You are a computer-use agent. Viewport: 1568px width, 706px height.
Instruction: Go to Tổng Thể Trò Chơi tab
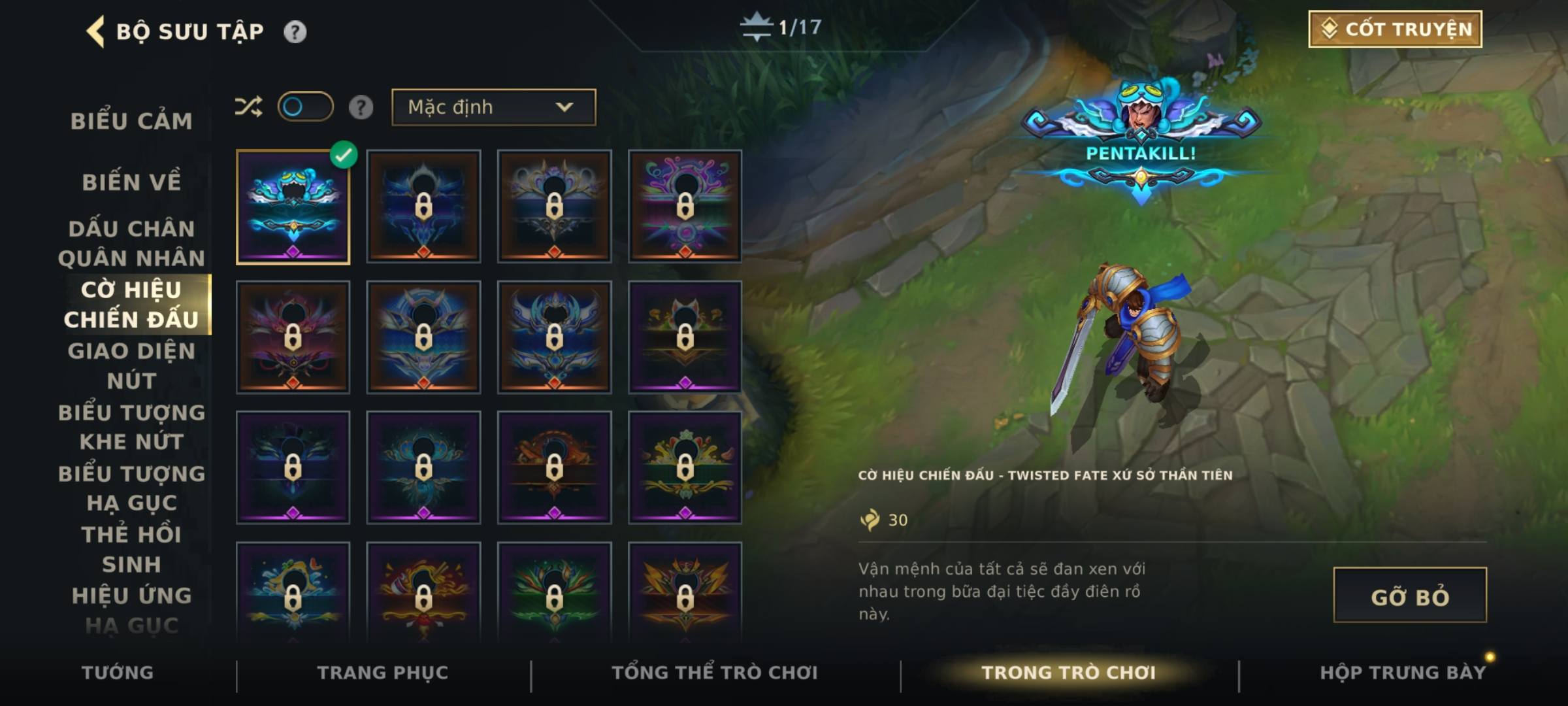[x=715, y=673]
